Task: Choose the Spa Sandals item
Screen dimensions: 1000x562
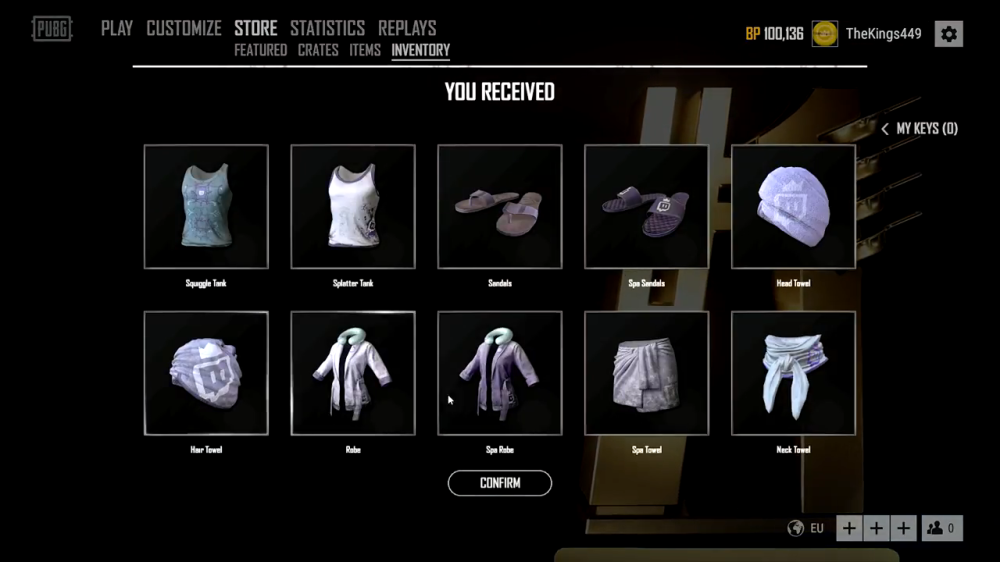Action: pos(646,207)
